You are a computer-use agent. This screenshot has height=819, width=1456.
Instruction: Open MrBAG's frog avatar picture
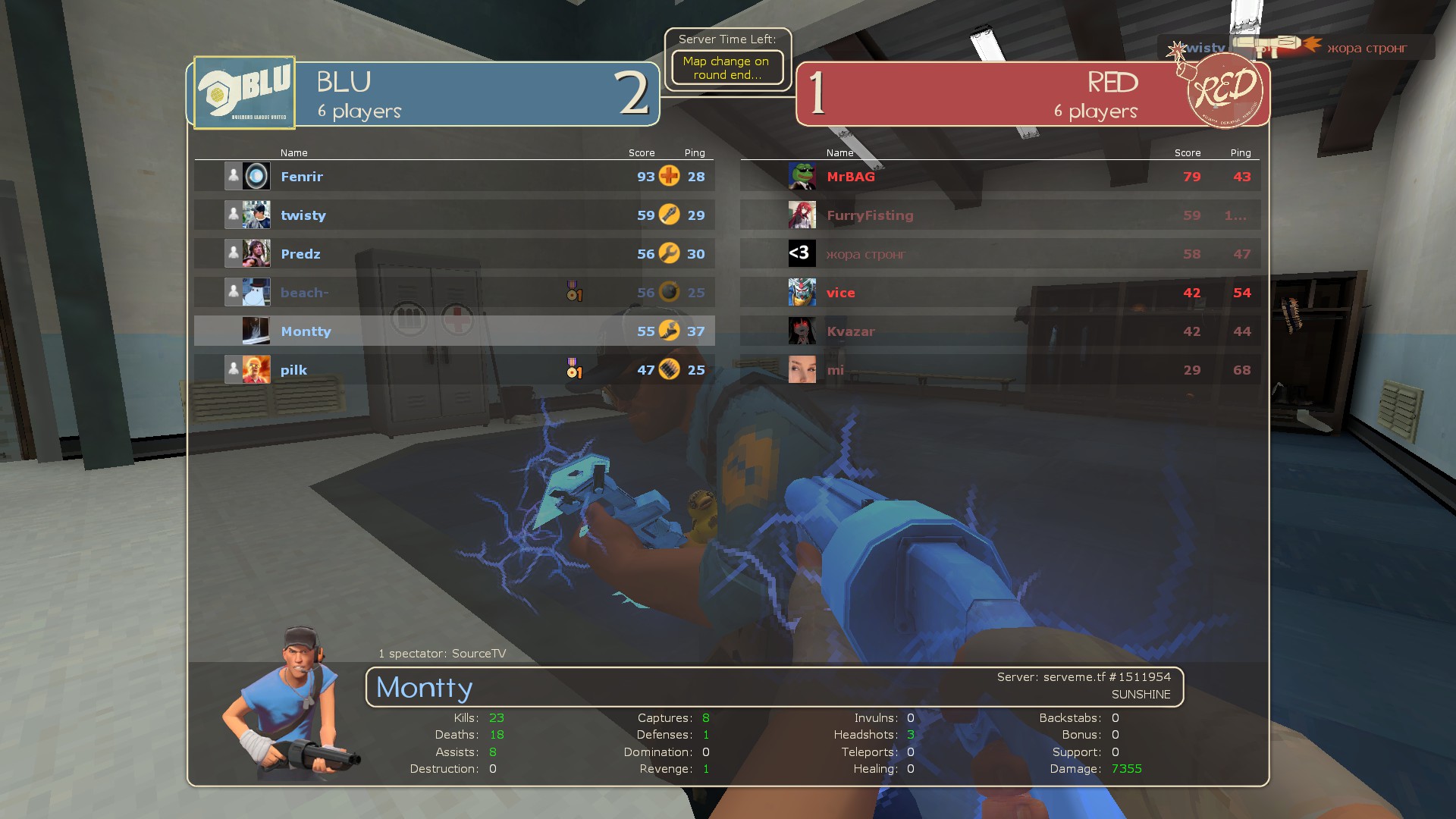pyautogui.click(x=802, y=177)
